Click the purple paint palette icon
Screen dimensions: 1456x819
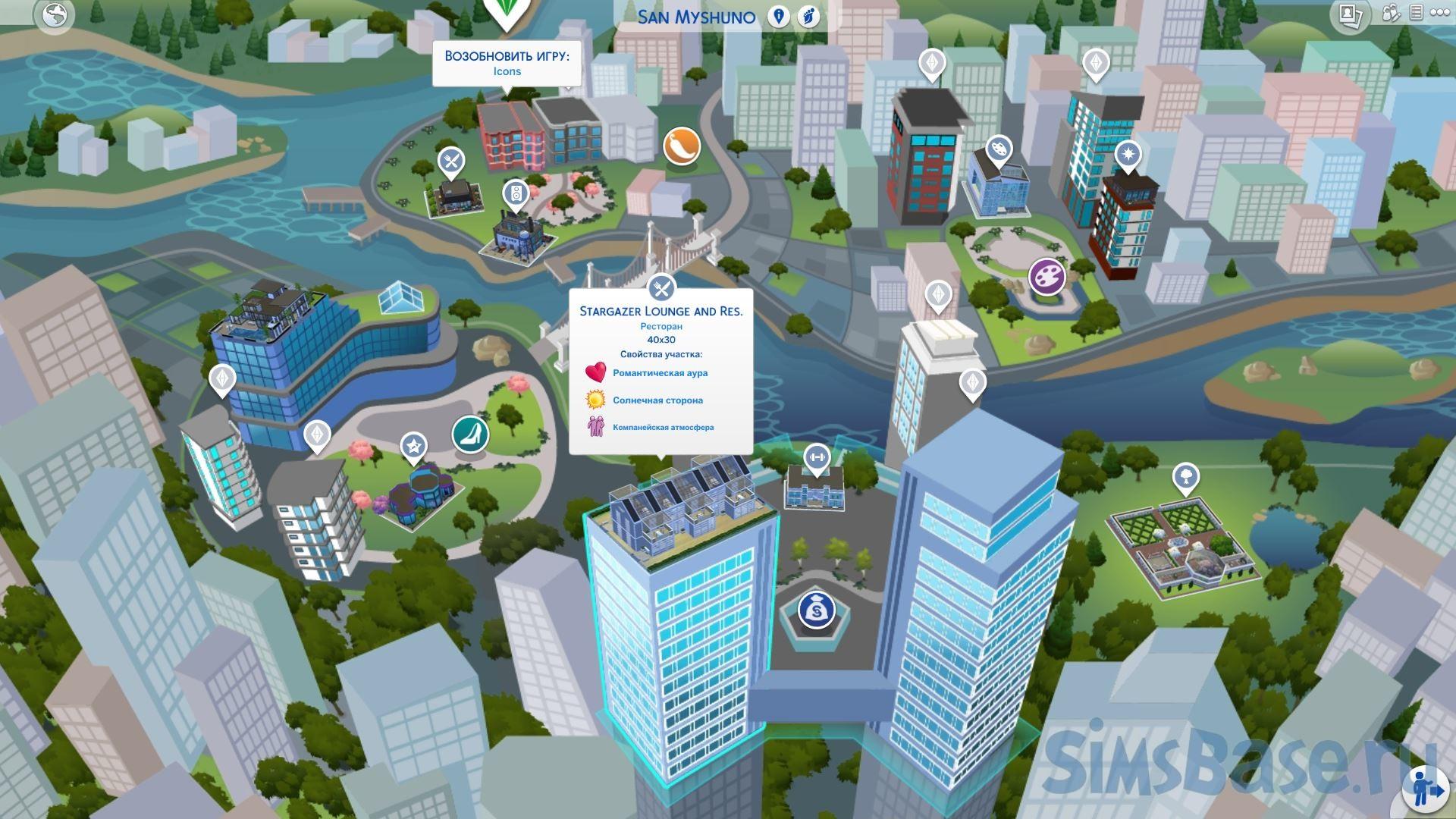click(x=1046, y=276)
